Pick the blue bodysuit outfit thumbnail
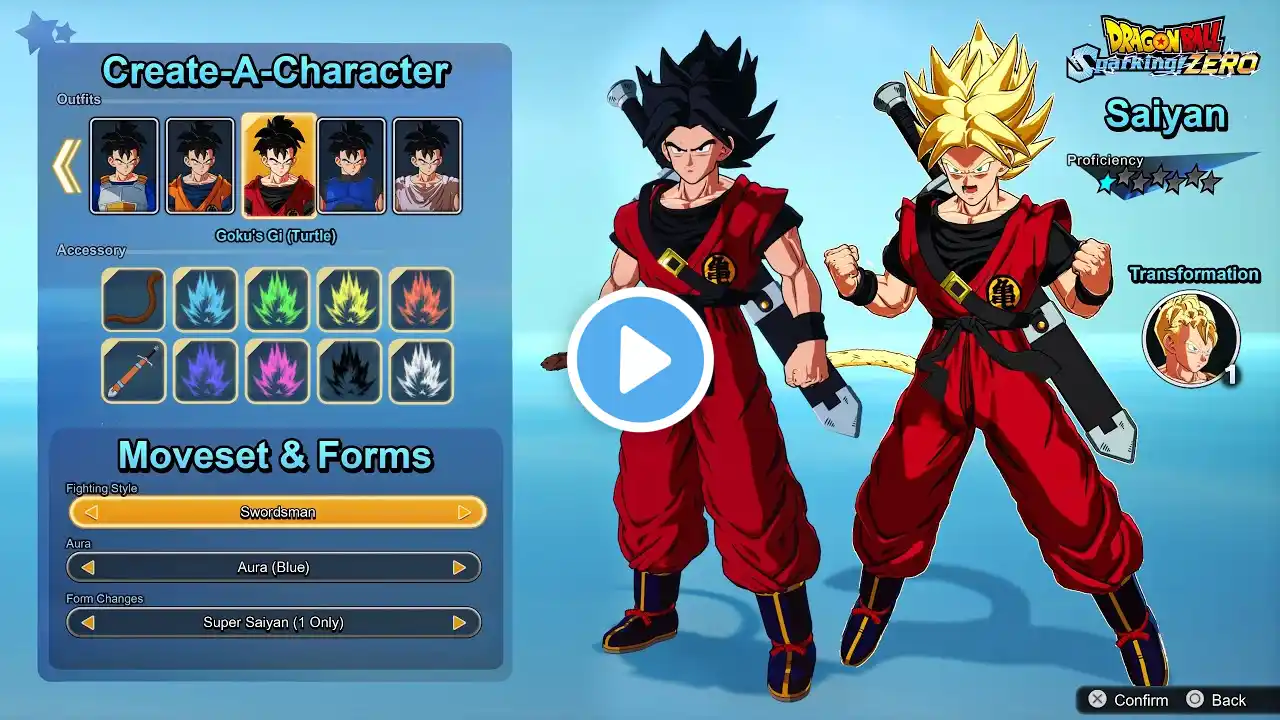The image size is (1280, 720). pyautogui.click(x=351, y=166)
